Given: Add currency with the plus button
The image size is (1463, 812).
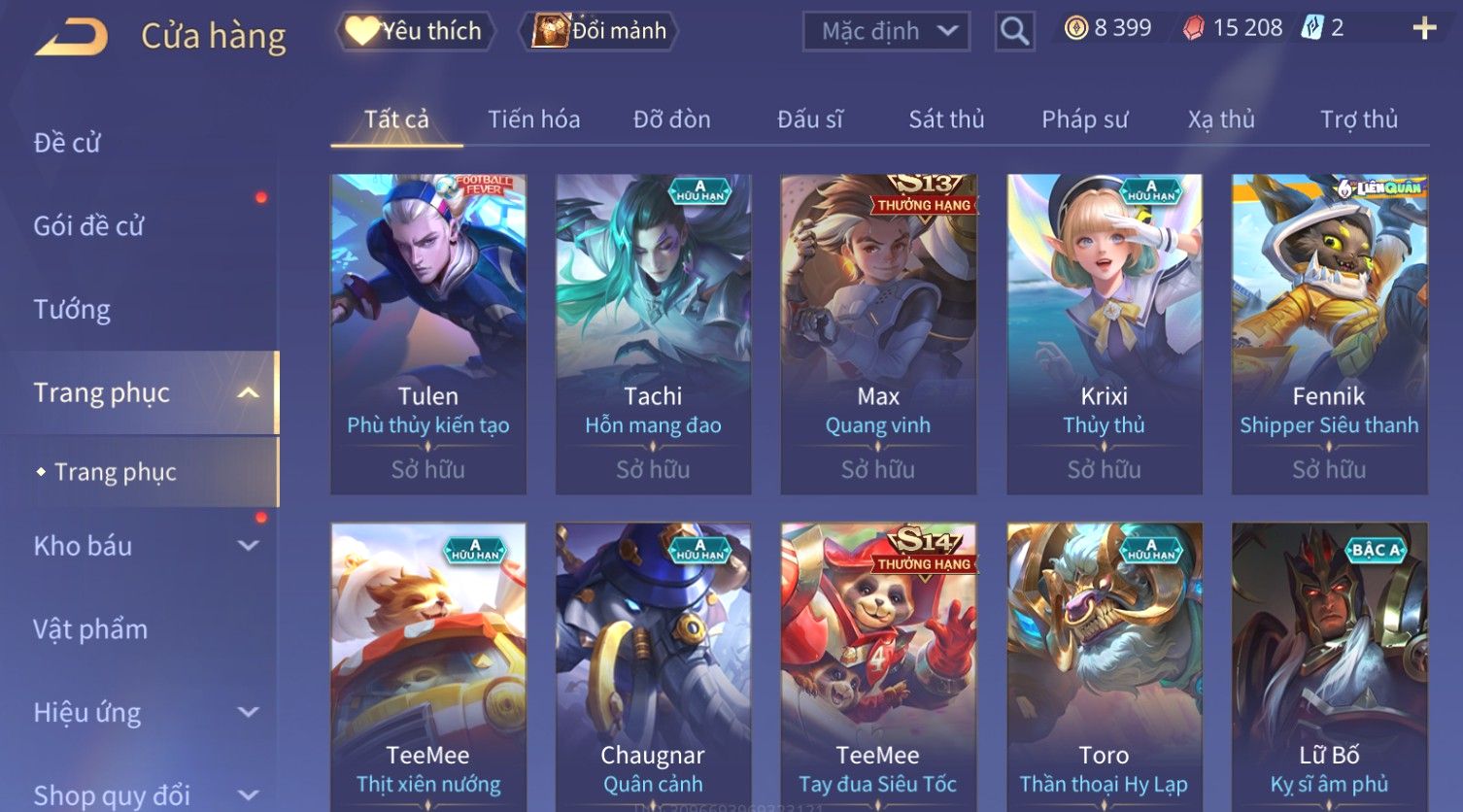Looking at the screenshot, I should pos(1423,28).
